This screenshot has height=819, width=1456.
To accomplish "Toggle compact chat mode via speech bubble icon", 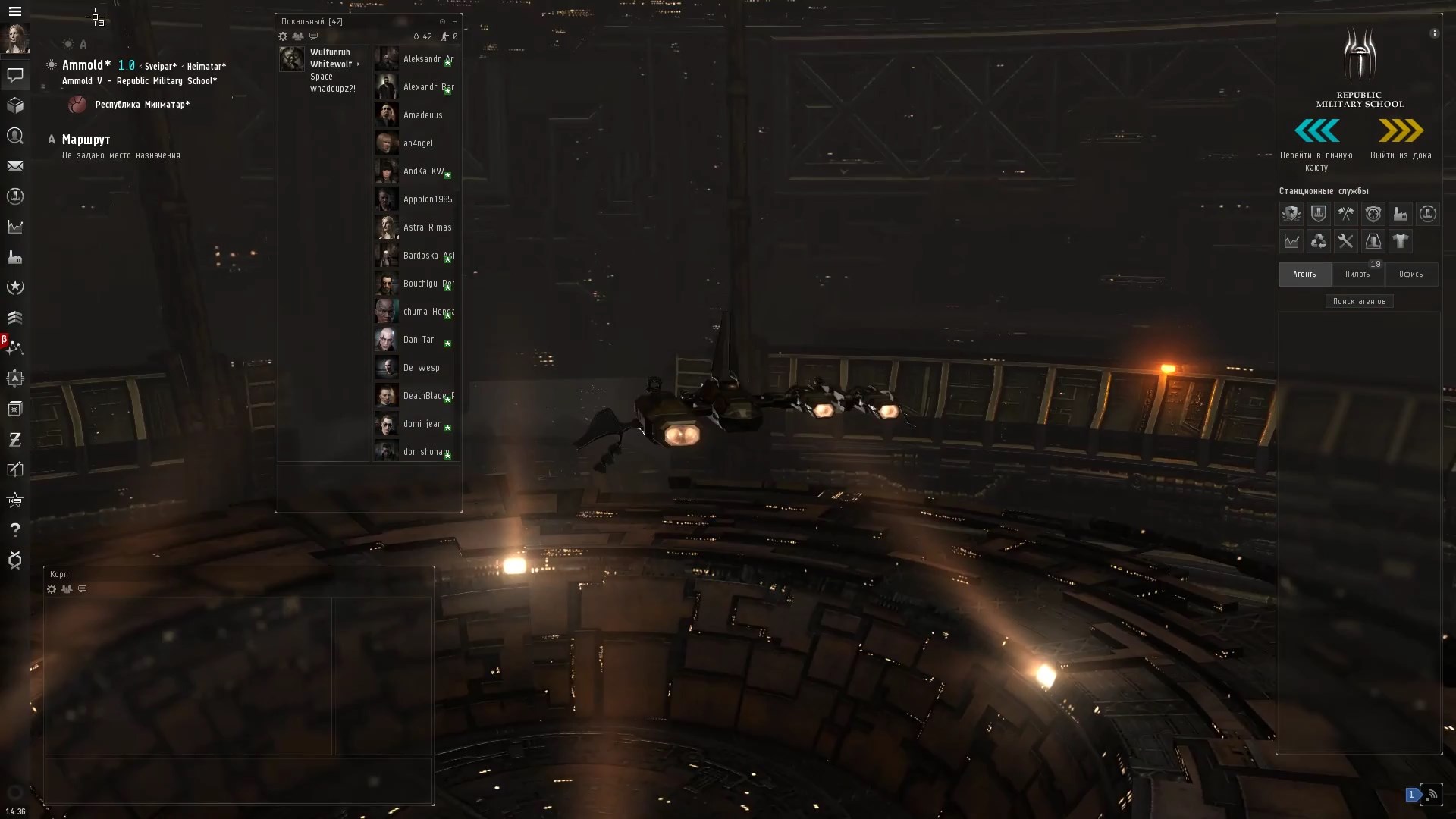I will (315, 36).
